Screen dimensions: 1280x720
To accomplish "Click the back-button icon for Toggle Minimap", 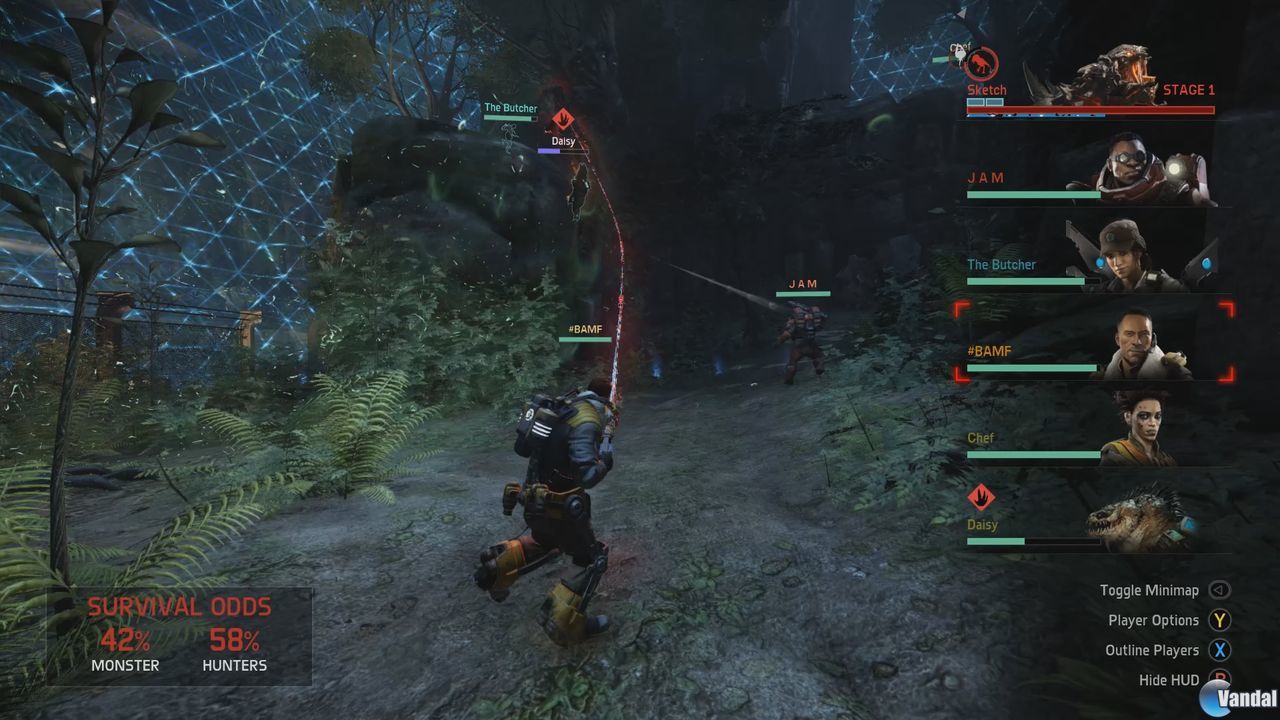I will click(x=1219, y=590).
